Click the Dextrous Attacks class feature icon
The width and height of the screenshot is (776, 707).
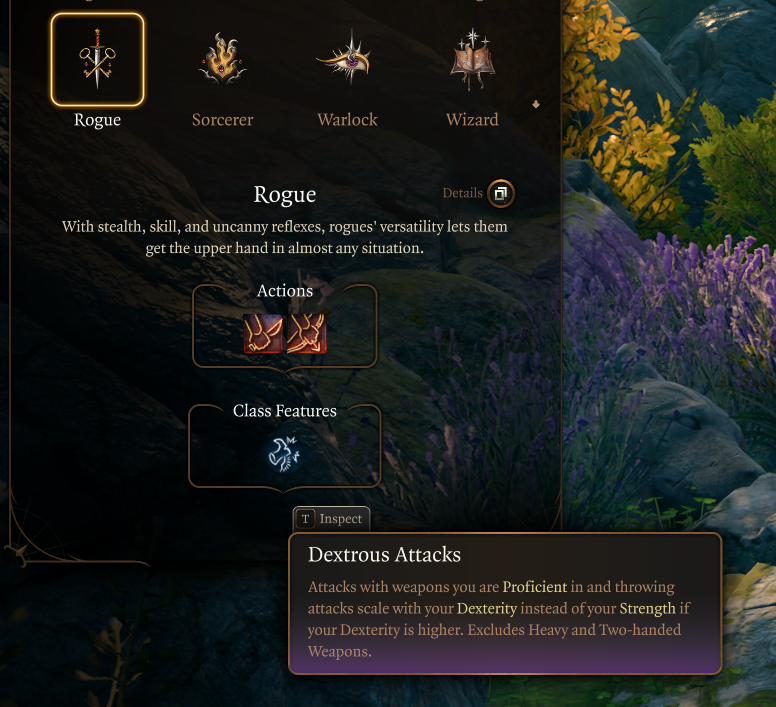pos(284,454)
